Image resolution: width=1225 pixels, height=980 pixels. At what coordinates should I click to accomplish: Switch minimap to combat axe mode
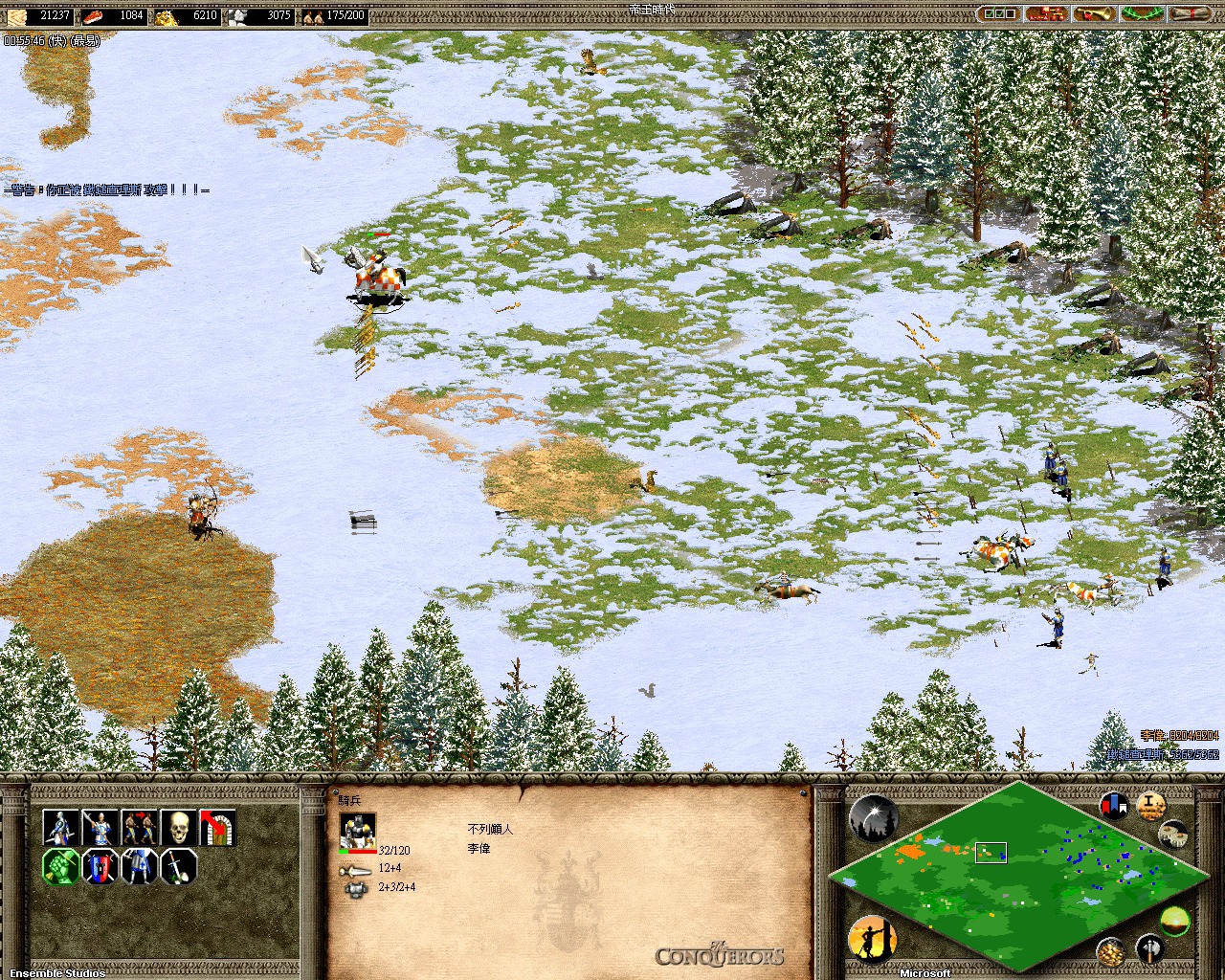point(1149,948)
